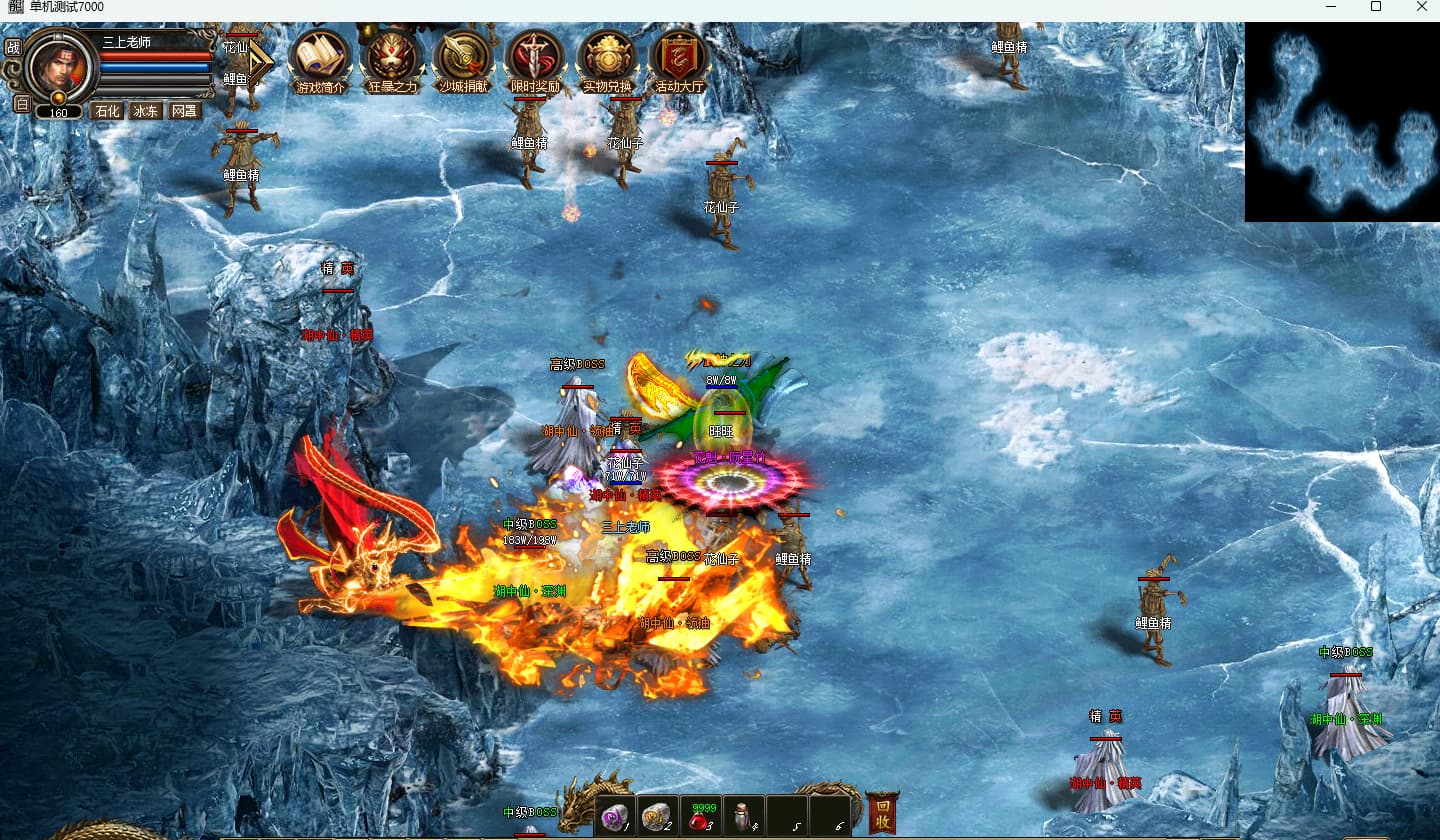This screenshot has height=840, width=1440.
Task: Open the 实物兑换 exchange icon
Action: (607, 59)
